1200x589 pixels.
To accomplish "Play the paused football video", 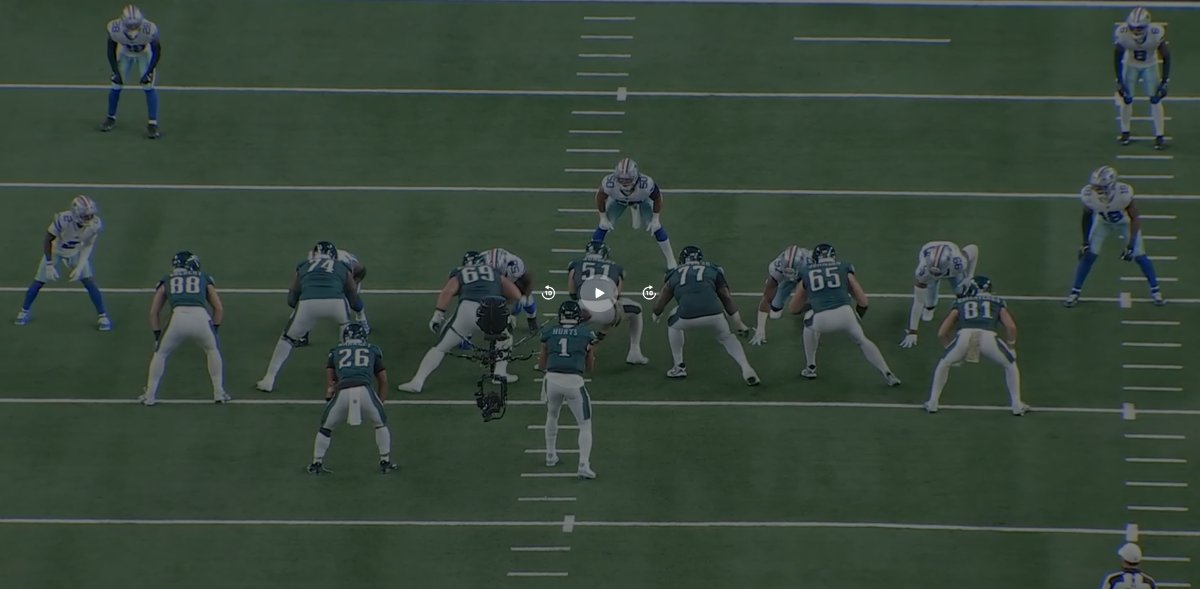I will [598, 293].
